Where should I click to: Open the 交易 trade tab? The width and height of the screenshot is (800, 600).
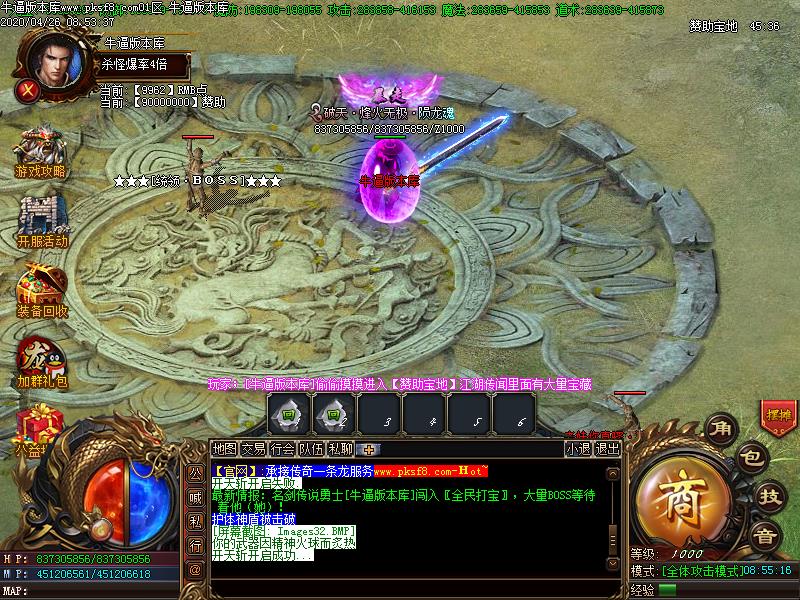254,449
